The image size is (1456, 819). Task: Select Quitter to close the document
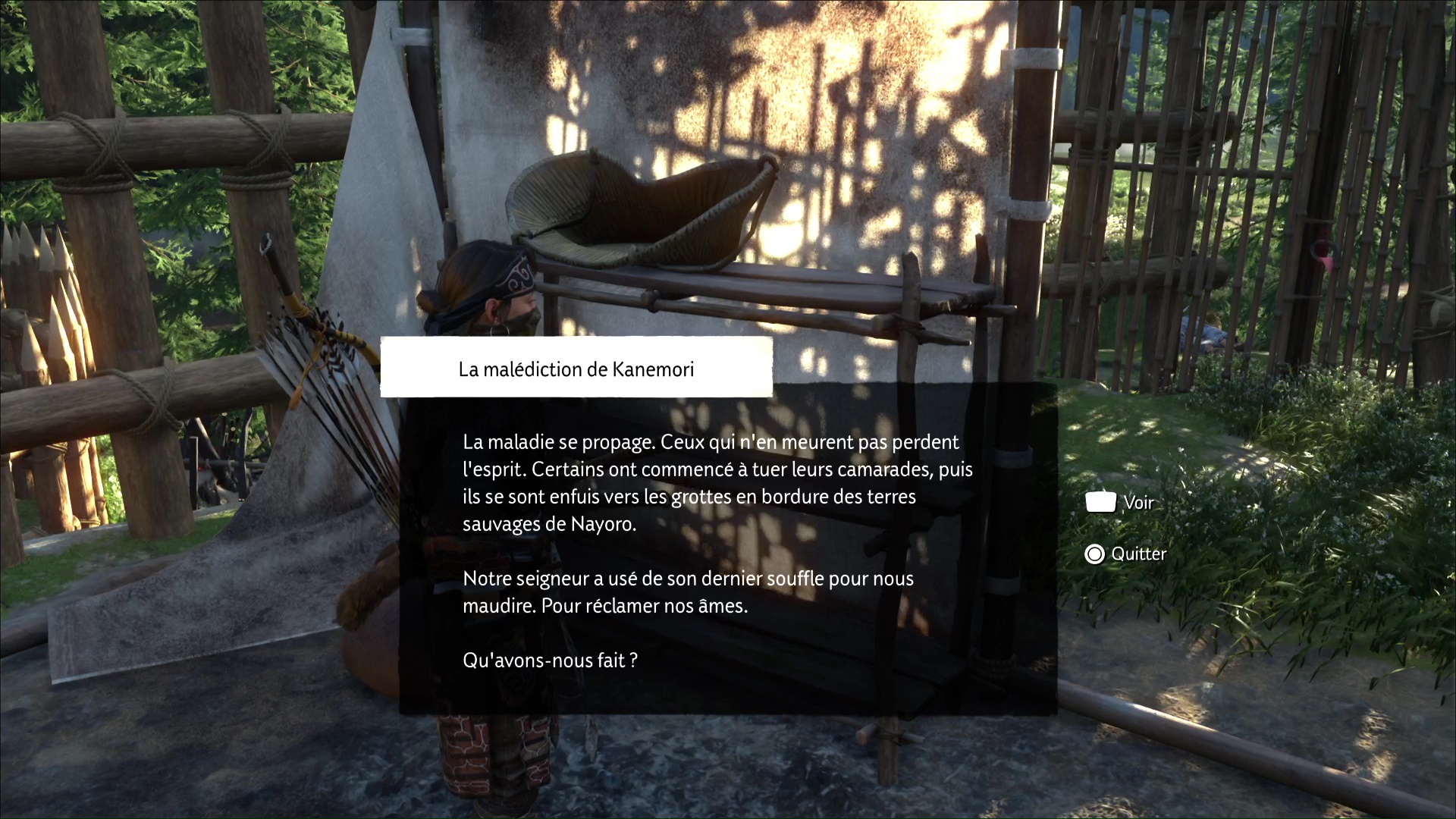[x=1125, y=554]
